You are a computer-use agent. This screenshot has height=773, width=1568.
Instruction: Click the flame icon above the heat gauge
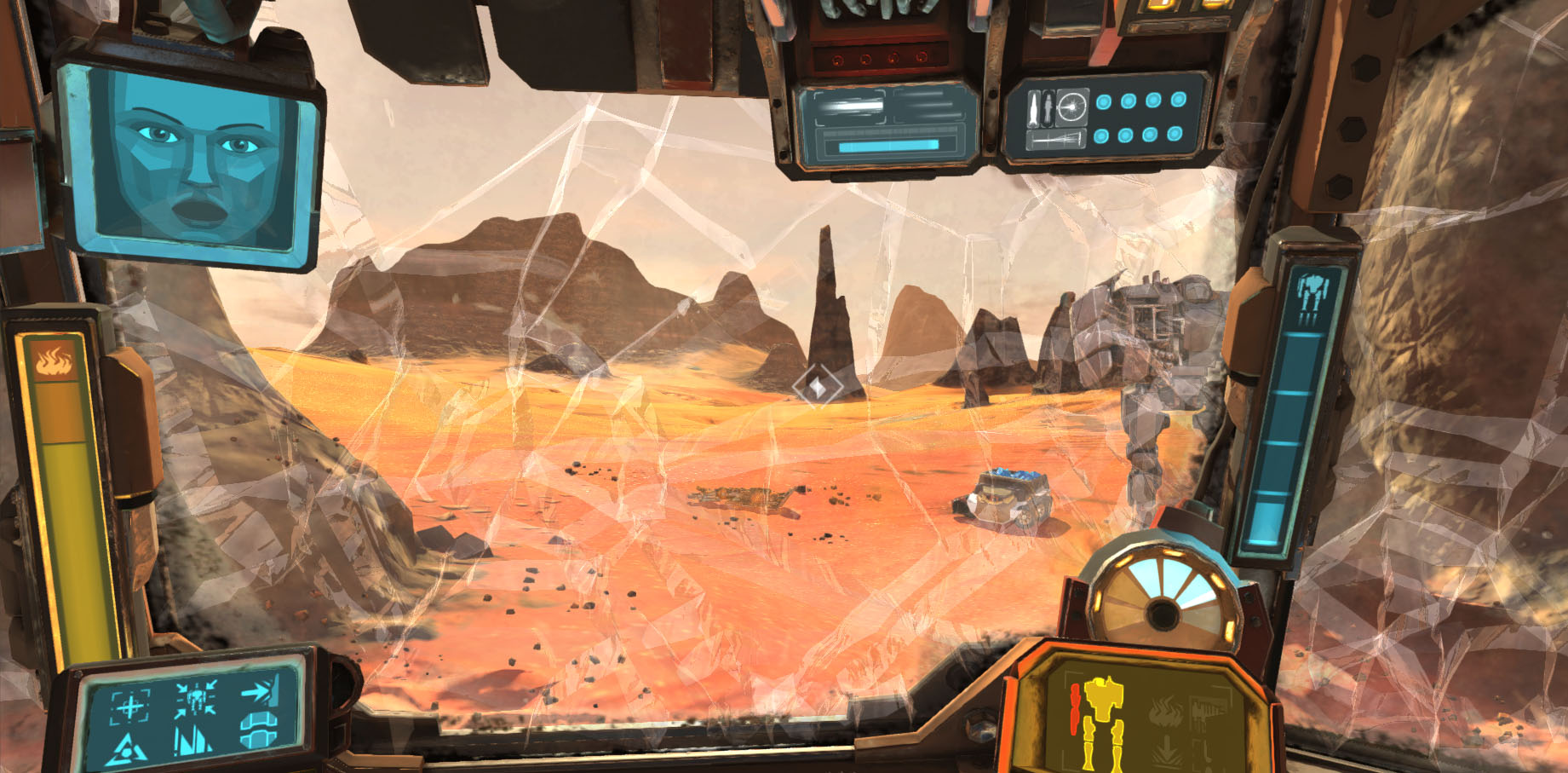pos(55,361)
